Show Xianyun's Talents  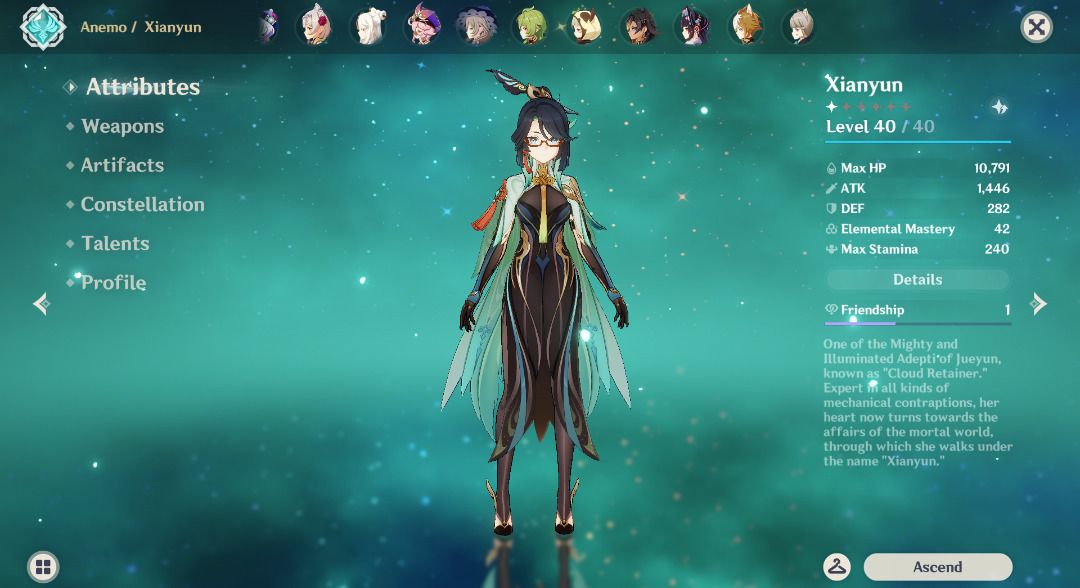[115, 243]
